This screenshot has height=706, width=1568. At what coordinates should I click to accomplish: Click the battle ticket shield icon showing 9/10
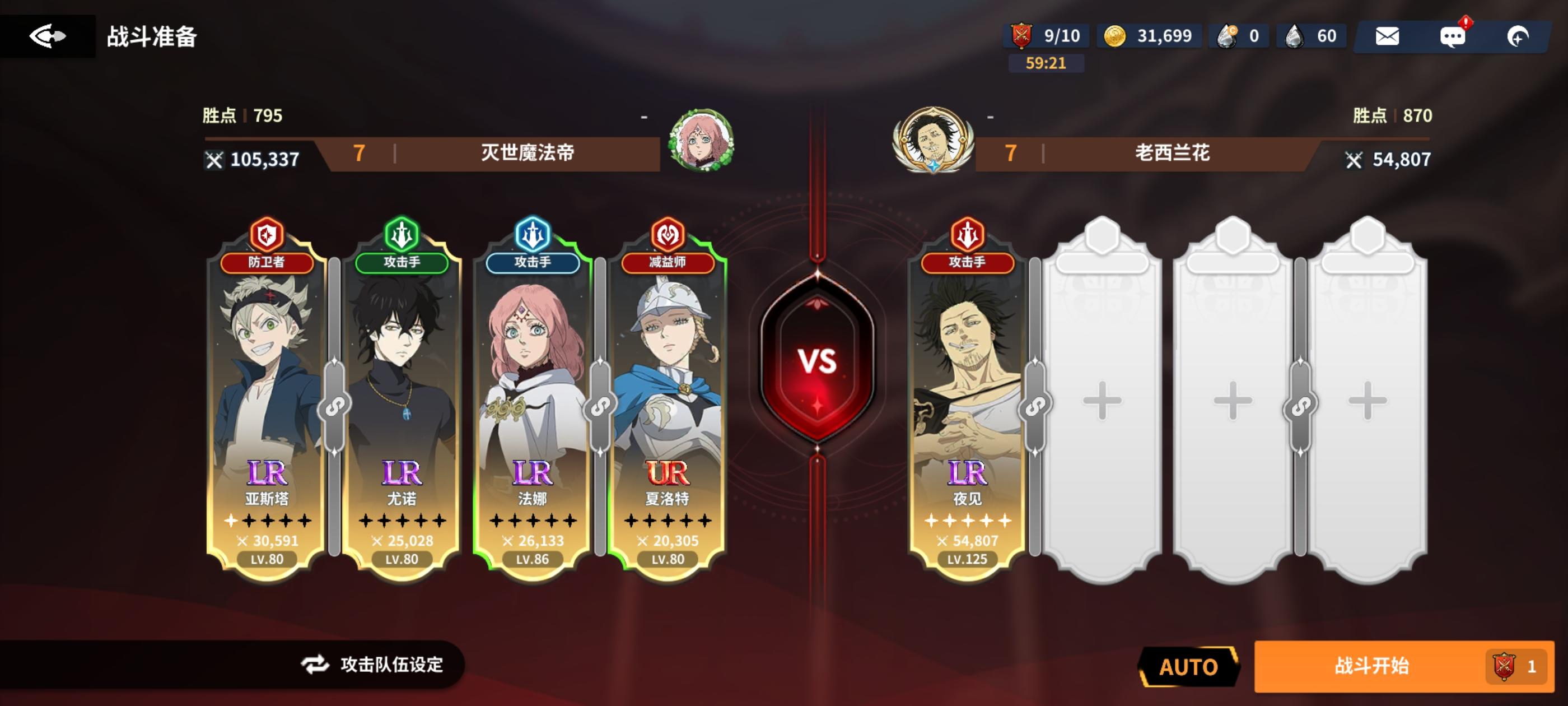point(1021,36)
